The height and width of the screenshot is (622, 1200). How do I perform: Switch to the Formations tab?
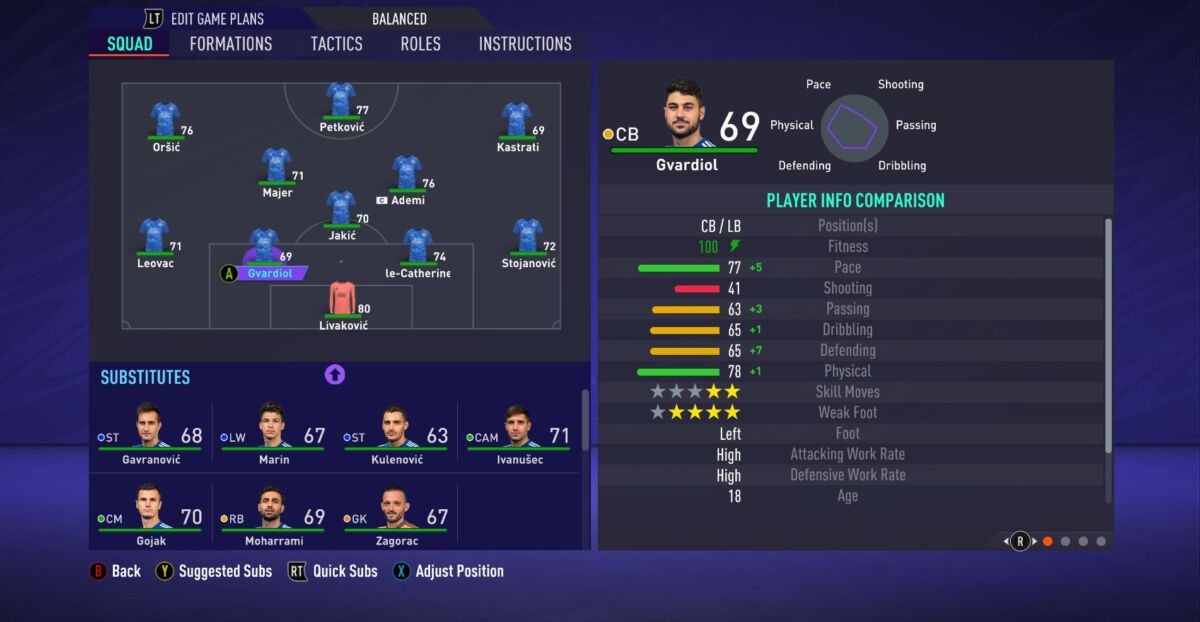pyautogui.click(x=230, y=44)
